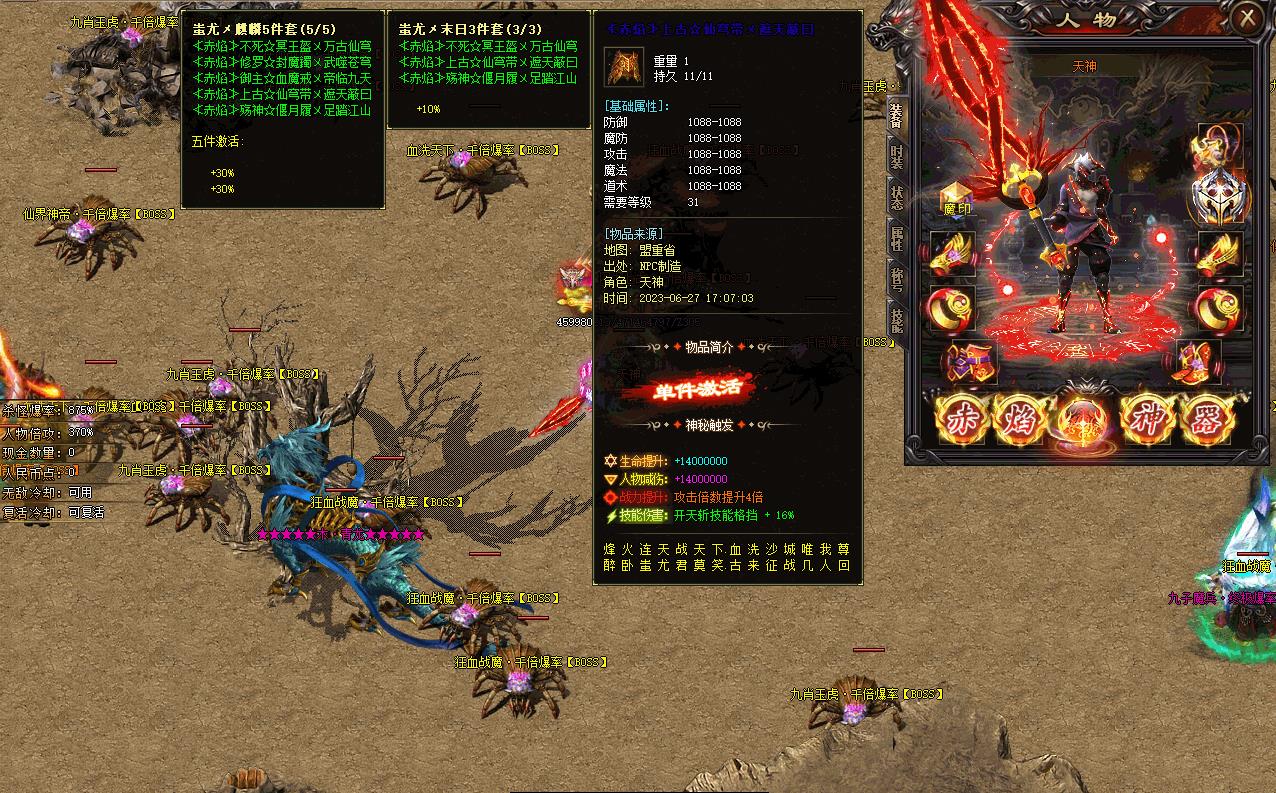This screenshot has height=793, width=1276.
Task: Select the 技能 skills tab
Action: click(896, 317)
